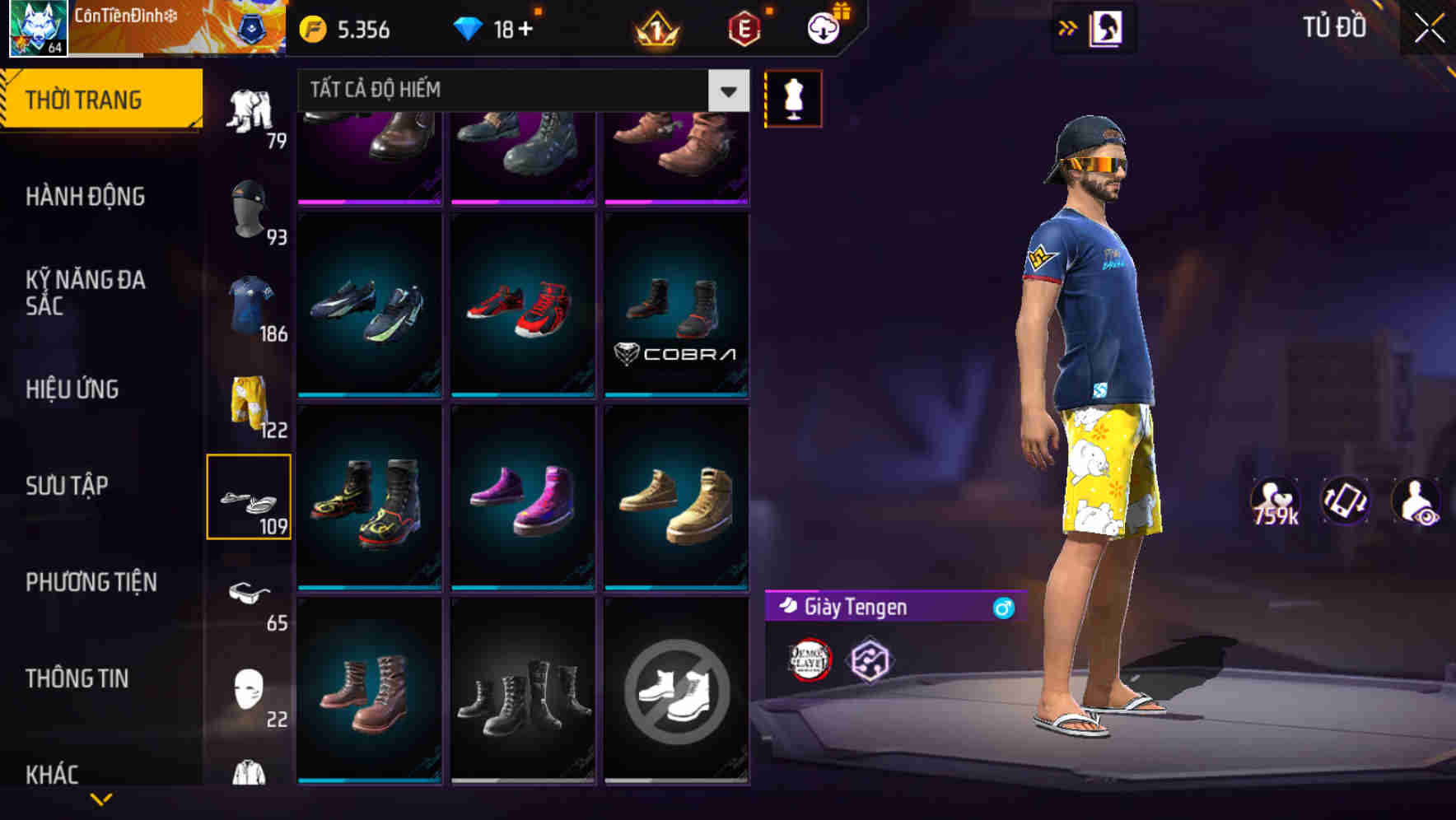Screen dimensions: 1456x820
Task: Open the rank crown icon in the top bar
Action: click(653, 30)
